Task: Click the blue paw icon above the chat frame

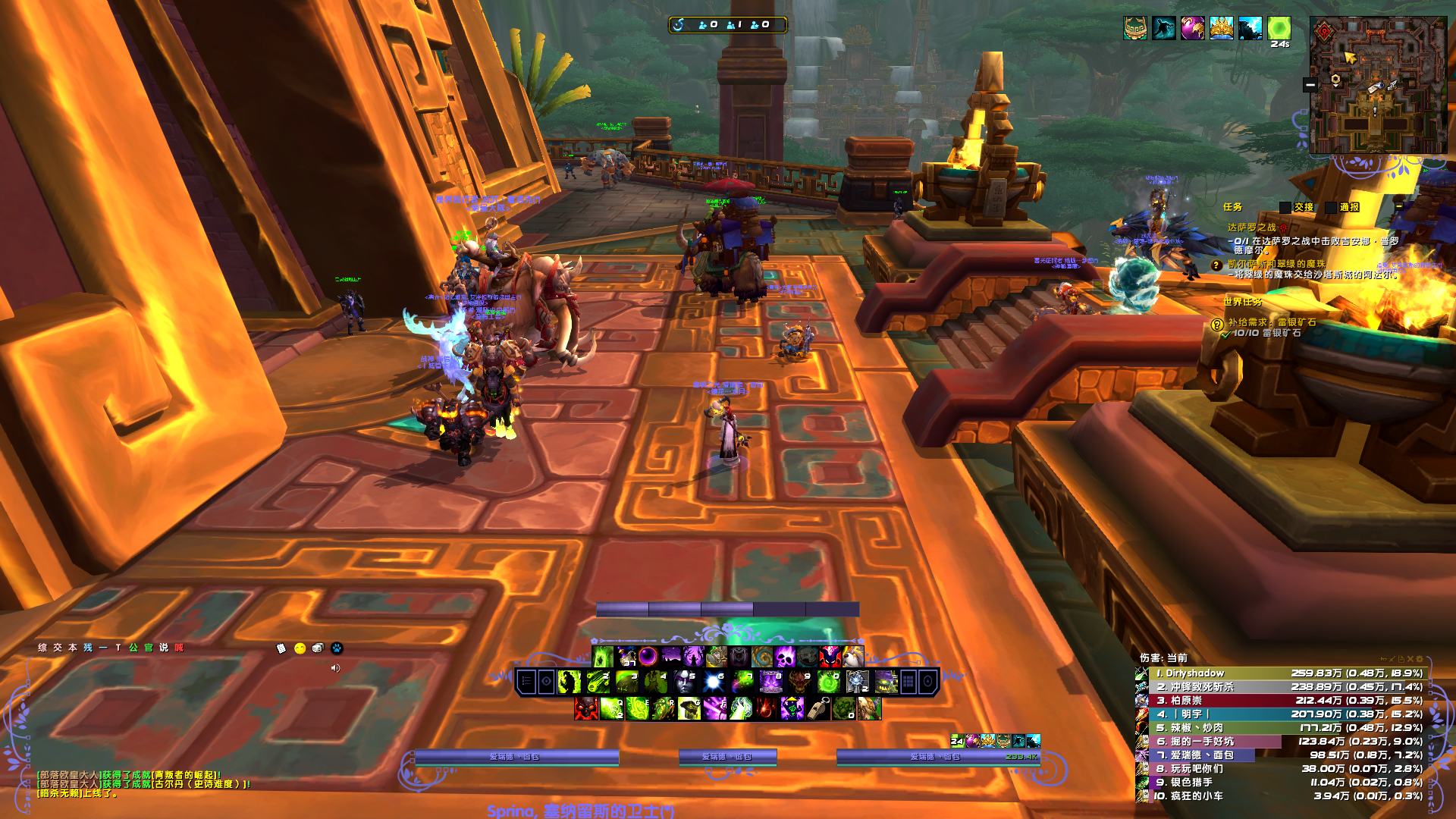Action: pos(336,648)
